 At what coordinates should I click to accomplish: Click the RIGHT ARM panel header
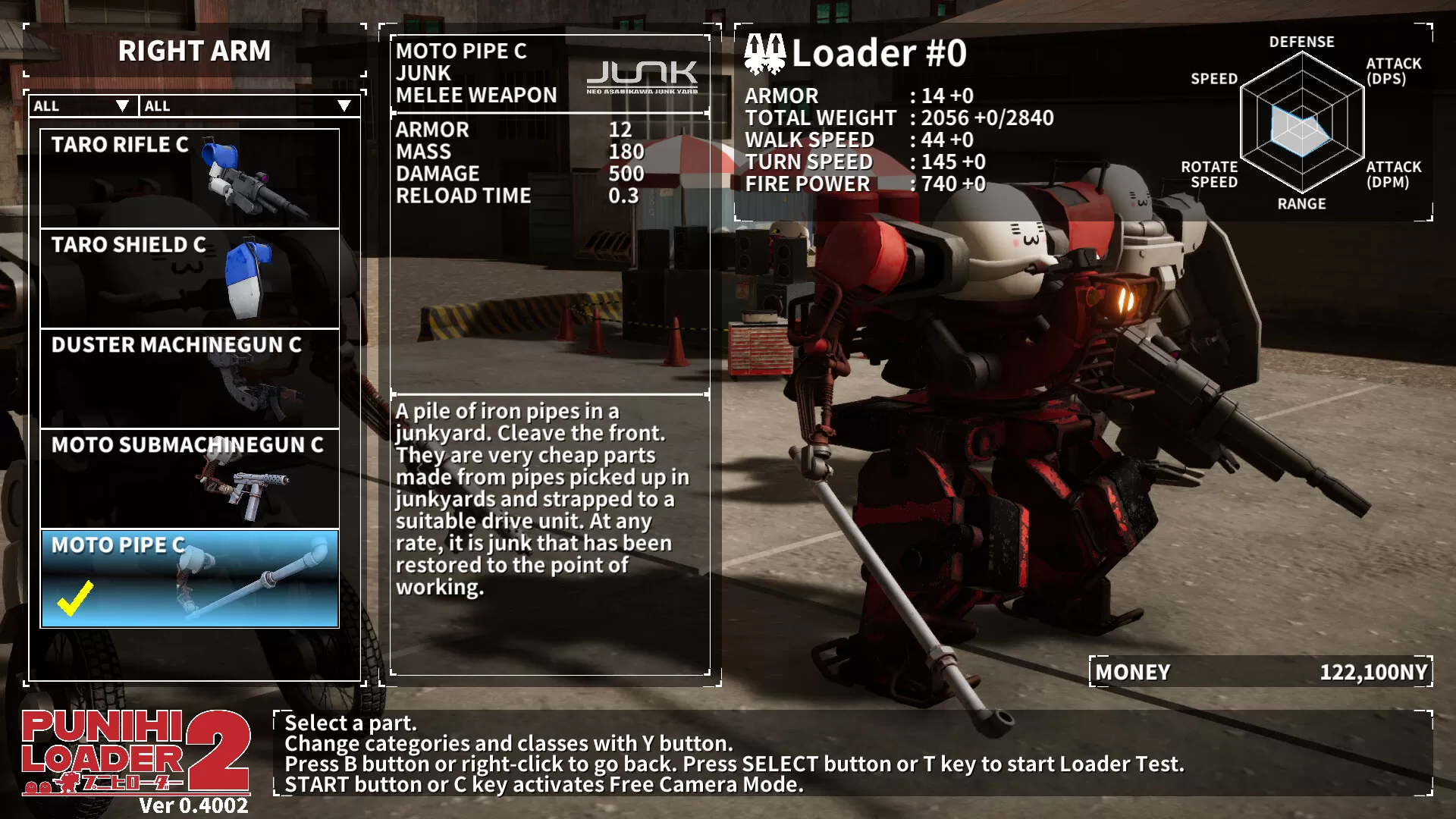pyautogui.click(x=194, y=52)
